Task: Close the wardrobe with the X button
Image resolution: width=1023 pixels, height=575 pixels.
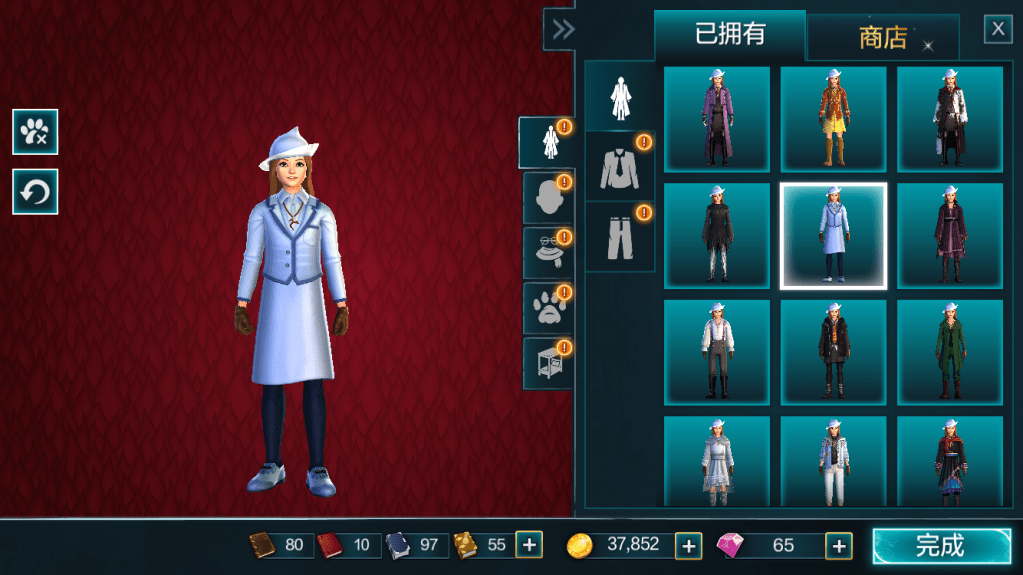Action: click(998, 29)
